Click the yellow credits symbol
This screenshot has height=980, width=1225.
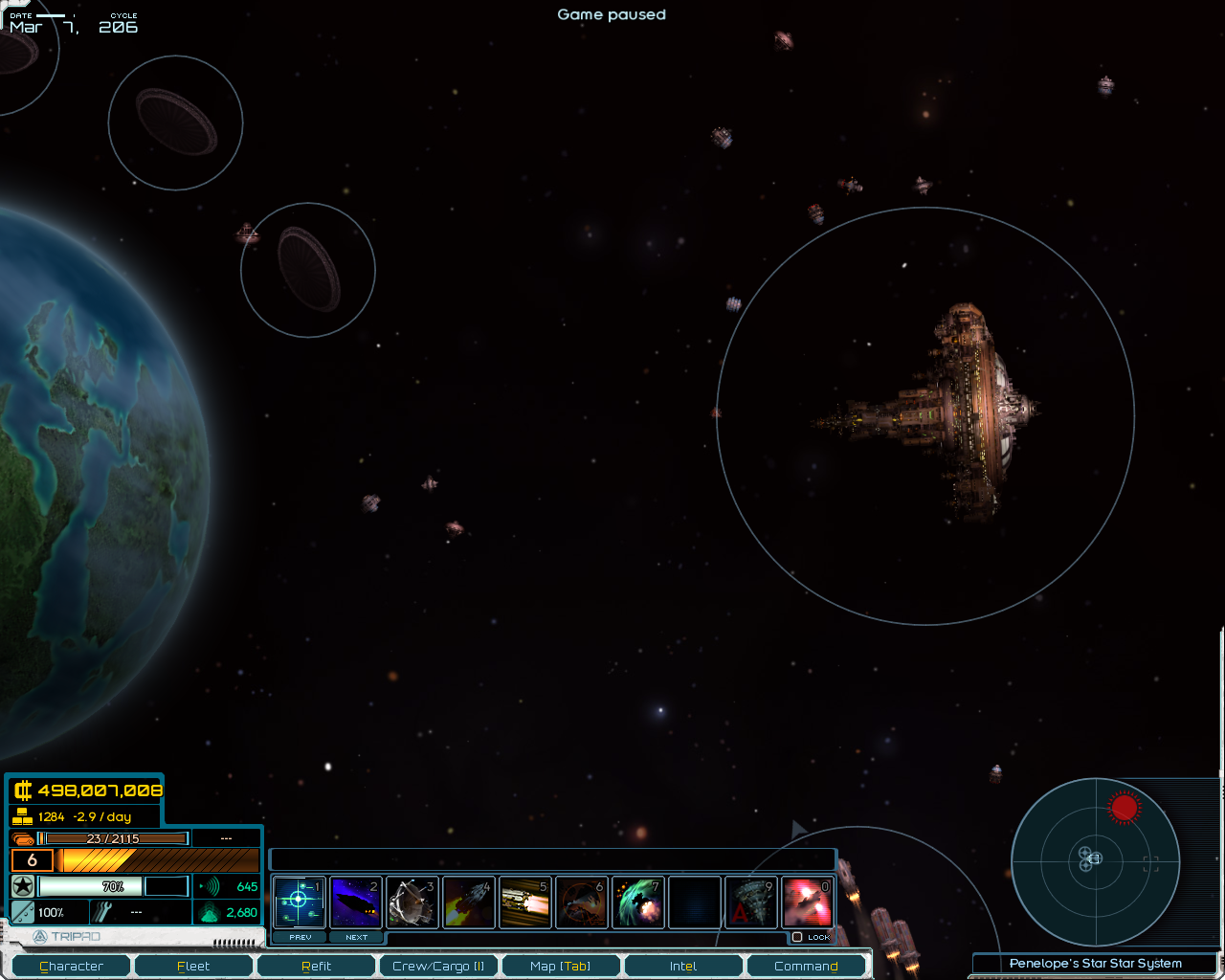point(25,791)
